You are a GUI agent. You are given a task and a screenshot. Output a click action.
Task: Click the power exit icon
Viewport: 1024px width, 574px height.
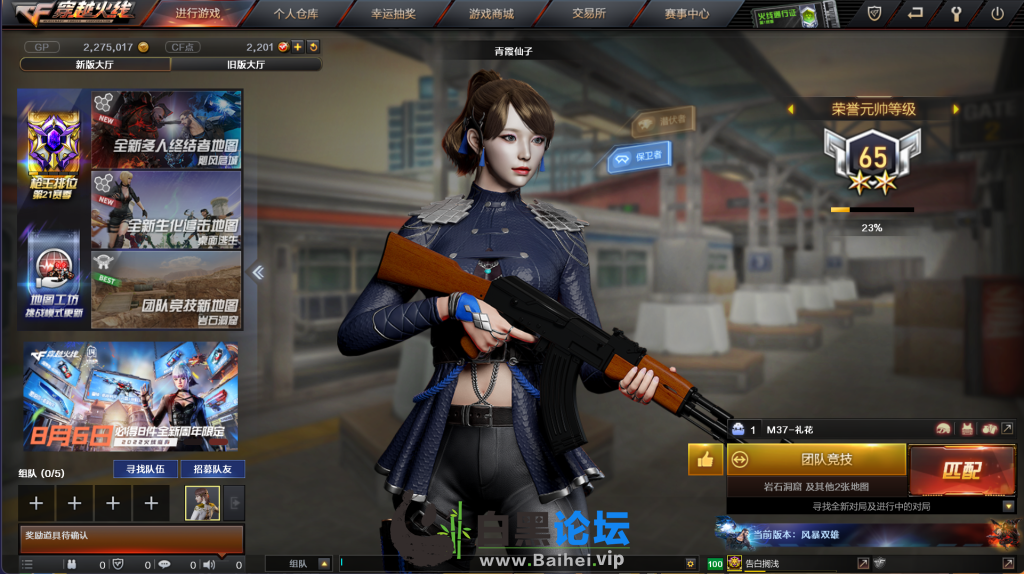(997, 14)
